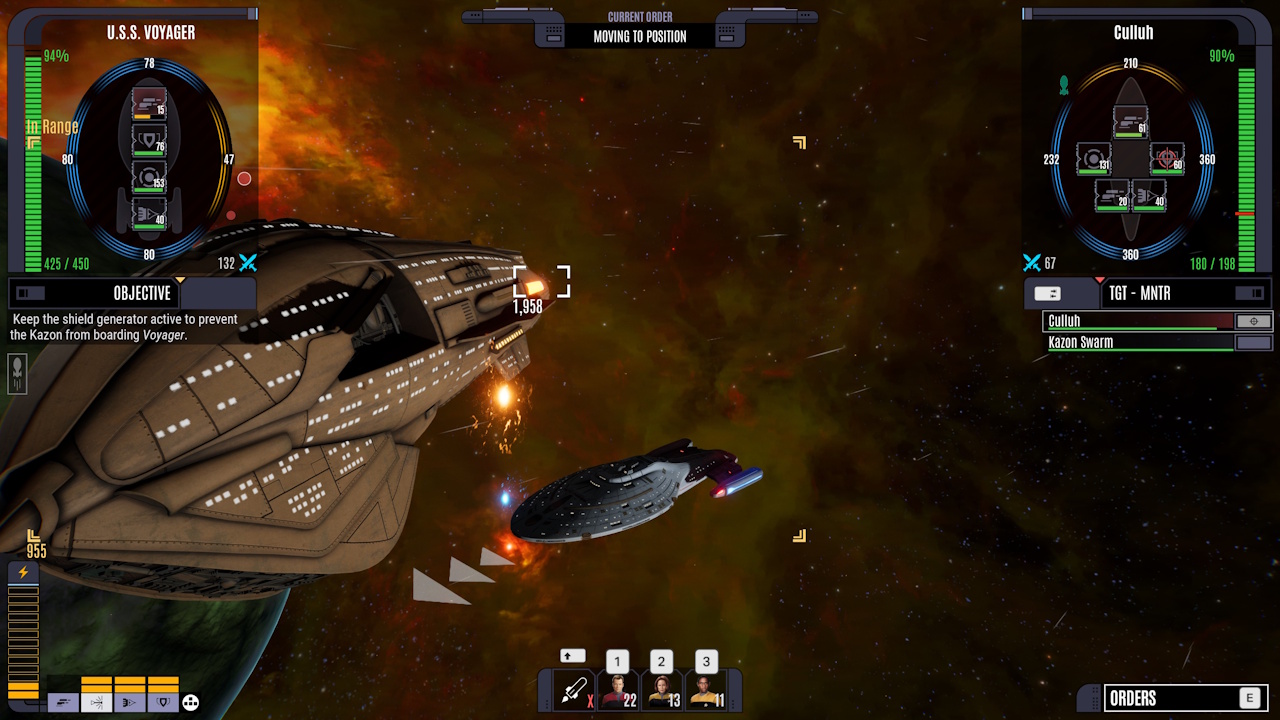Toggle the TGT - MNTR panel switch

1248,293
